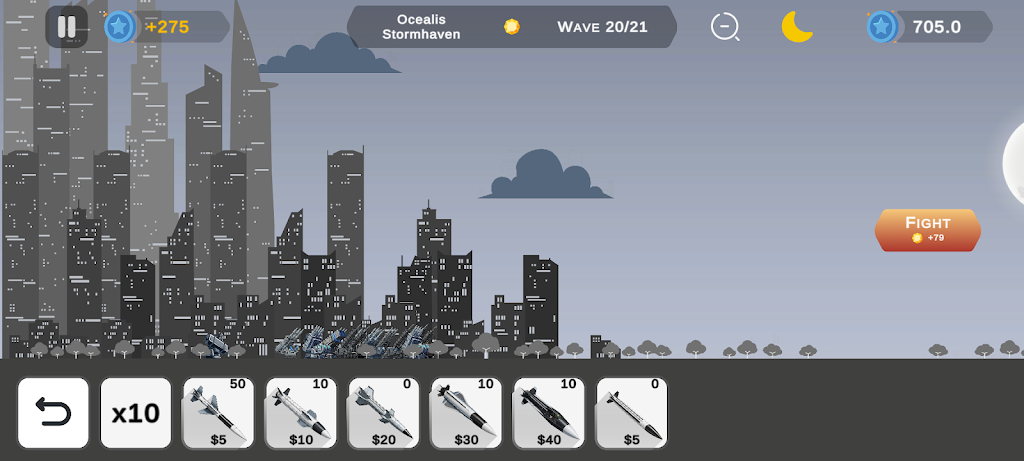Zoom out with the magnifier icon

point(725,27)
